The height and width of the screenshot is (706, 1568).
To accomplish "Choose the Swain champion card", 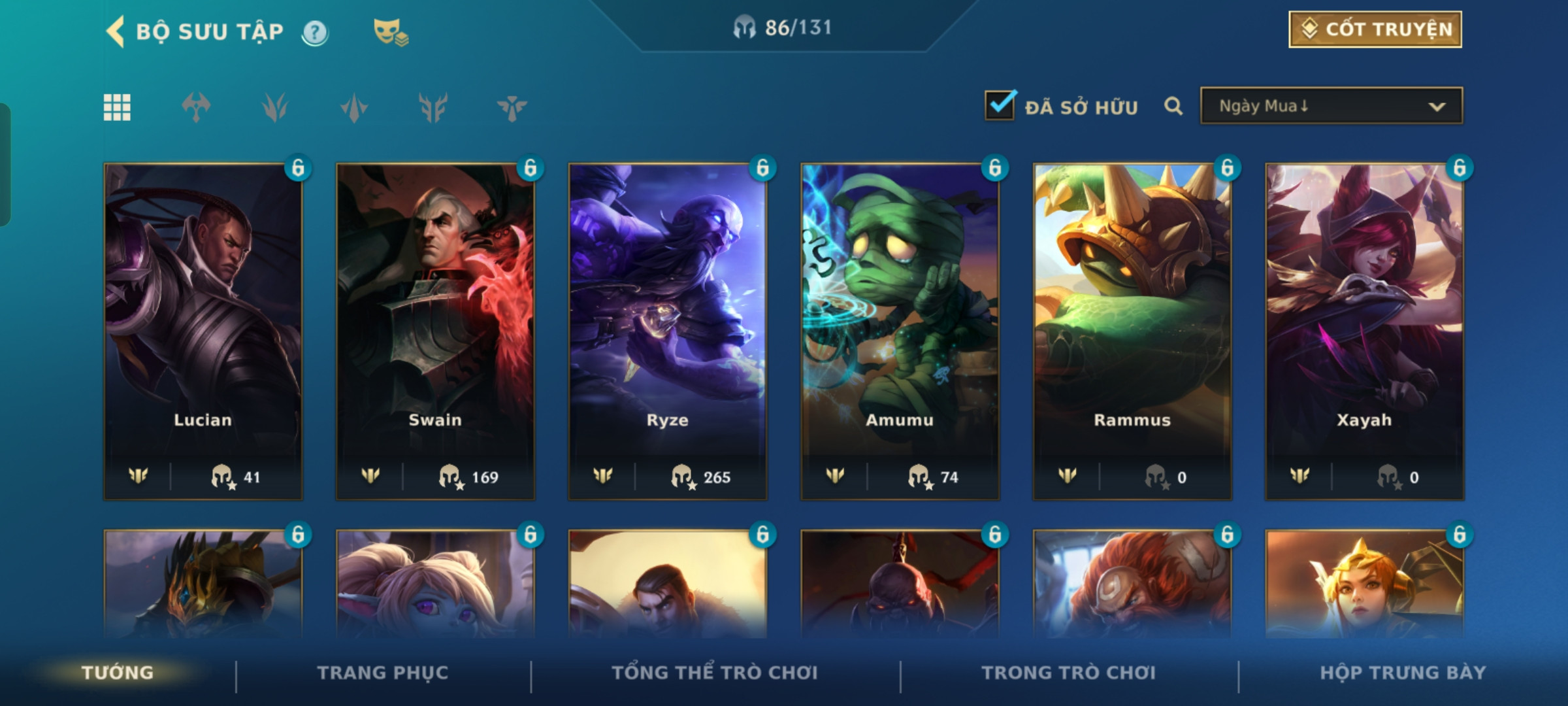I will [x=435, y=331].
